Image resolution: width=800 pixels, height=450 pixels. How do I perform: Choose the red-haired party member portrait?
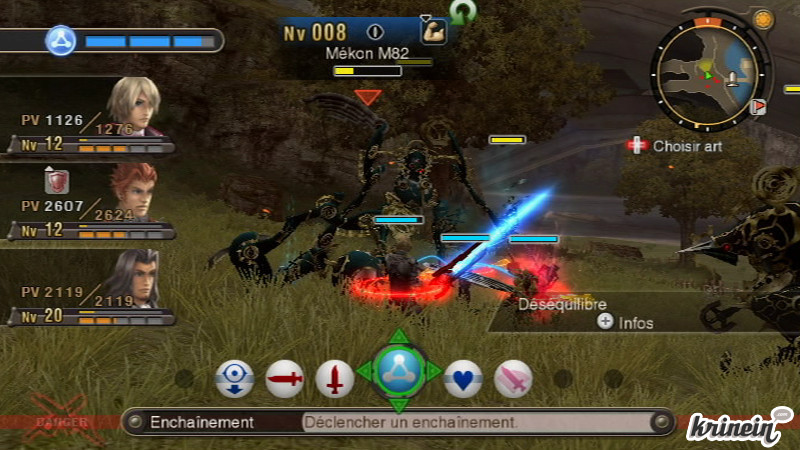pyautogui.click(x=133, y=192)
